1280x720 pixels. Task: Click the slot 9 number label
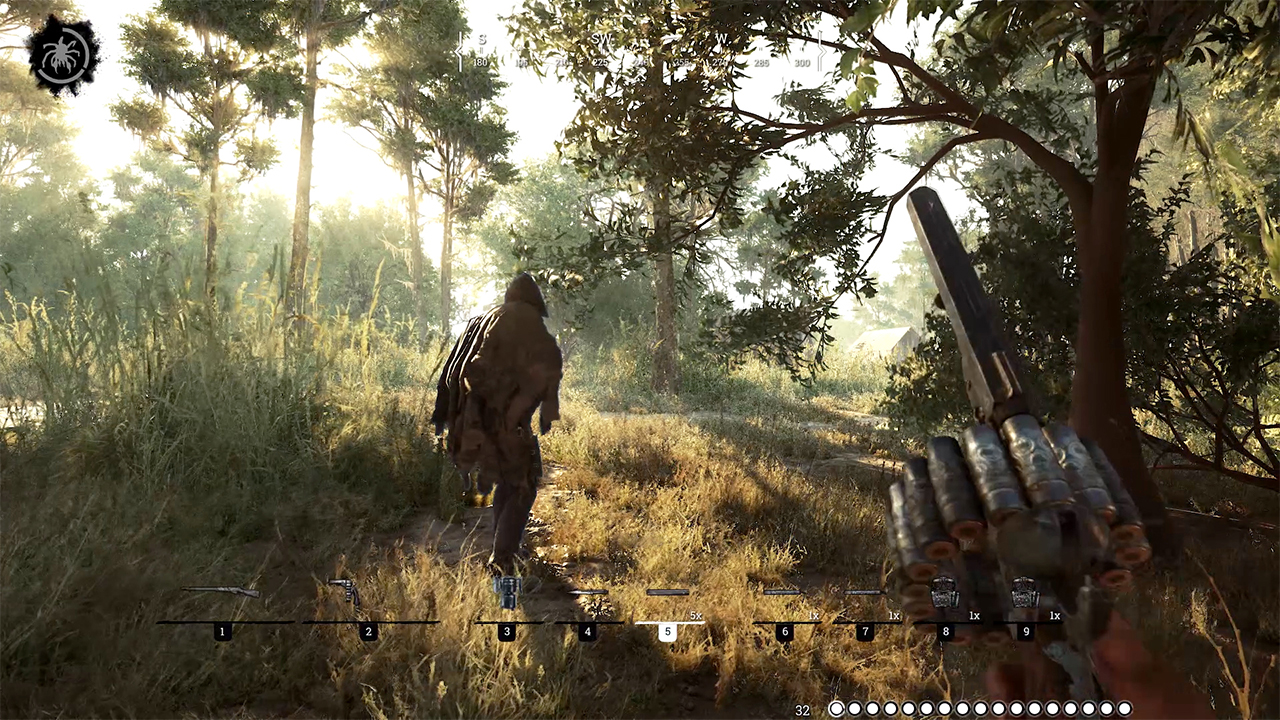(x=1026, y=631)
